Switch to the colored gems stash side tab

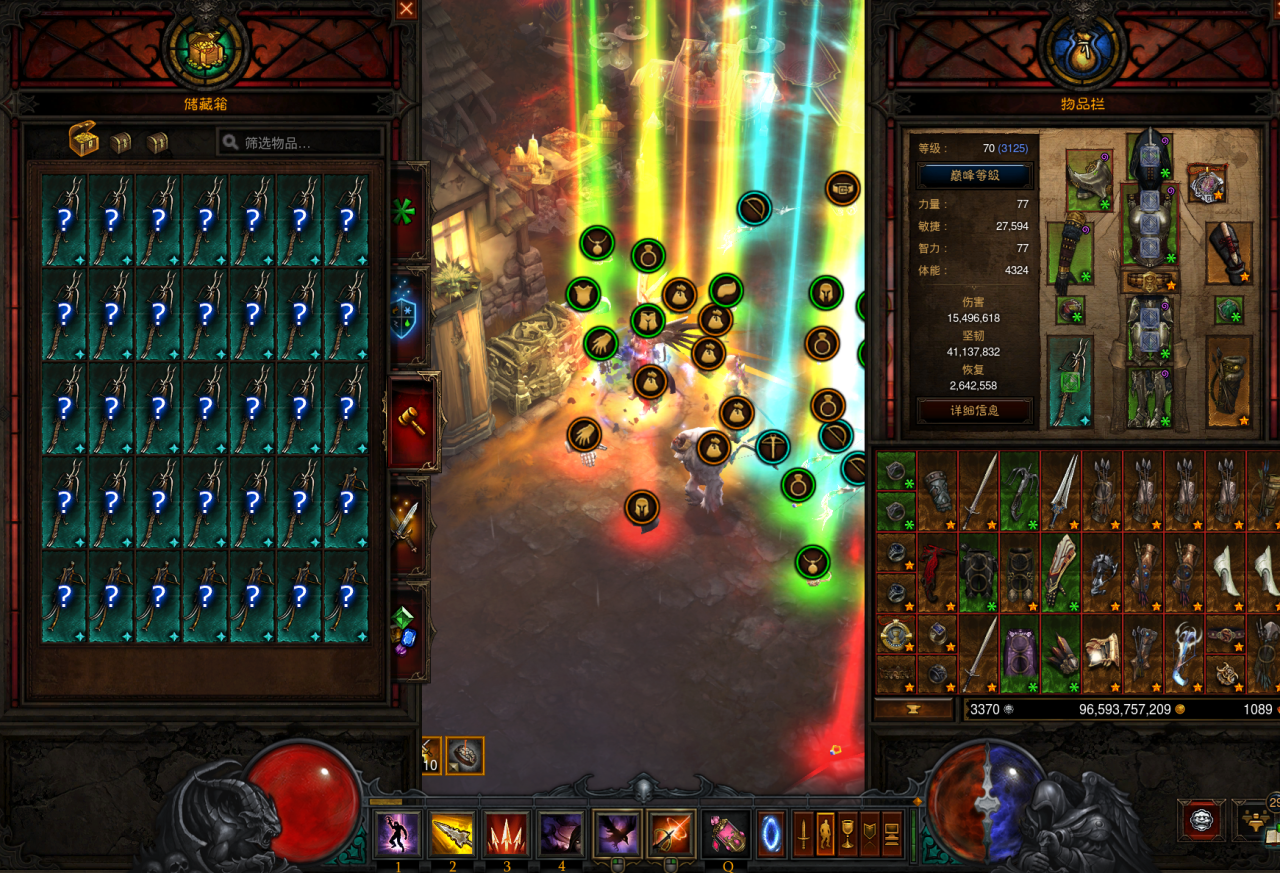[x=405, y=630]
